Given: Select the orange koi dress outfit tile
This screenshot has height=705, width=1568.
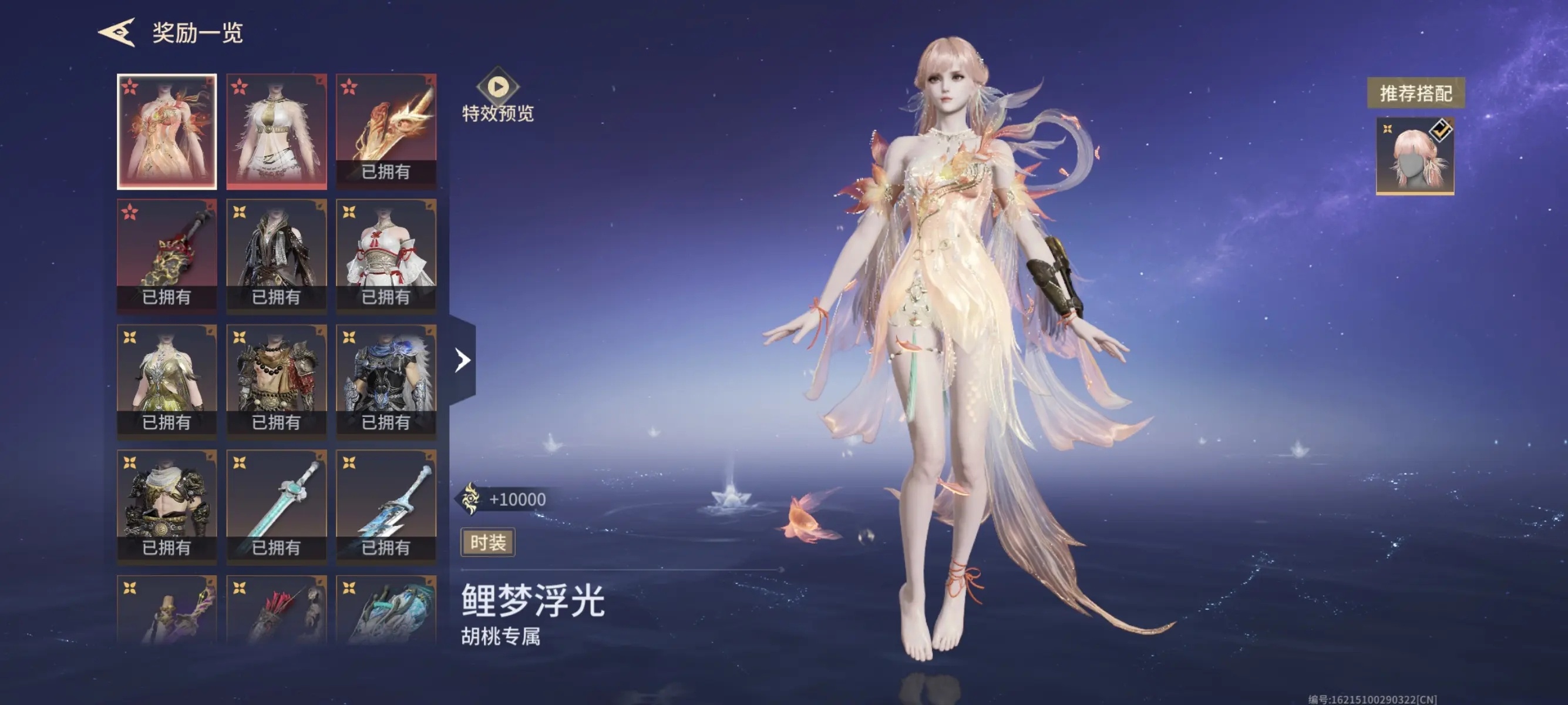Looking at the screenshot, I should pos(167,132).
